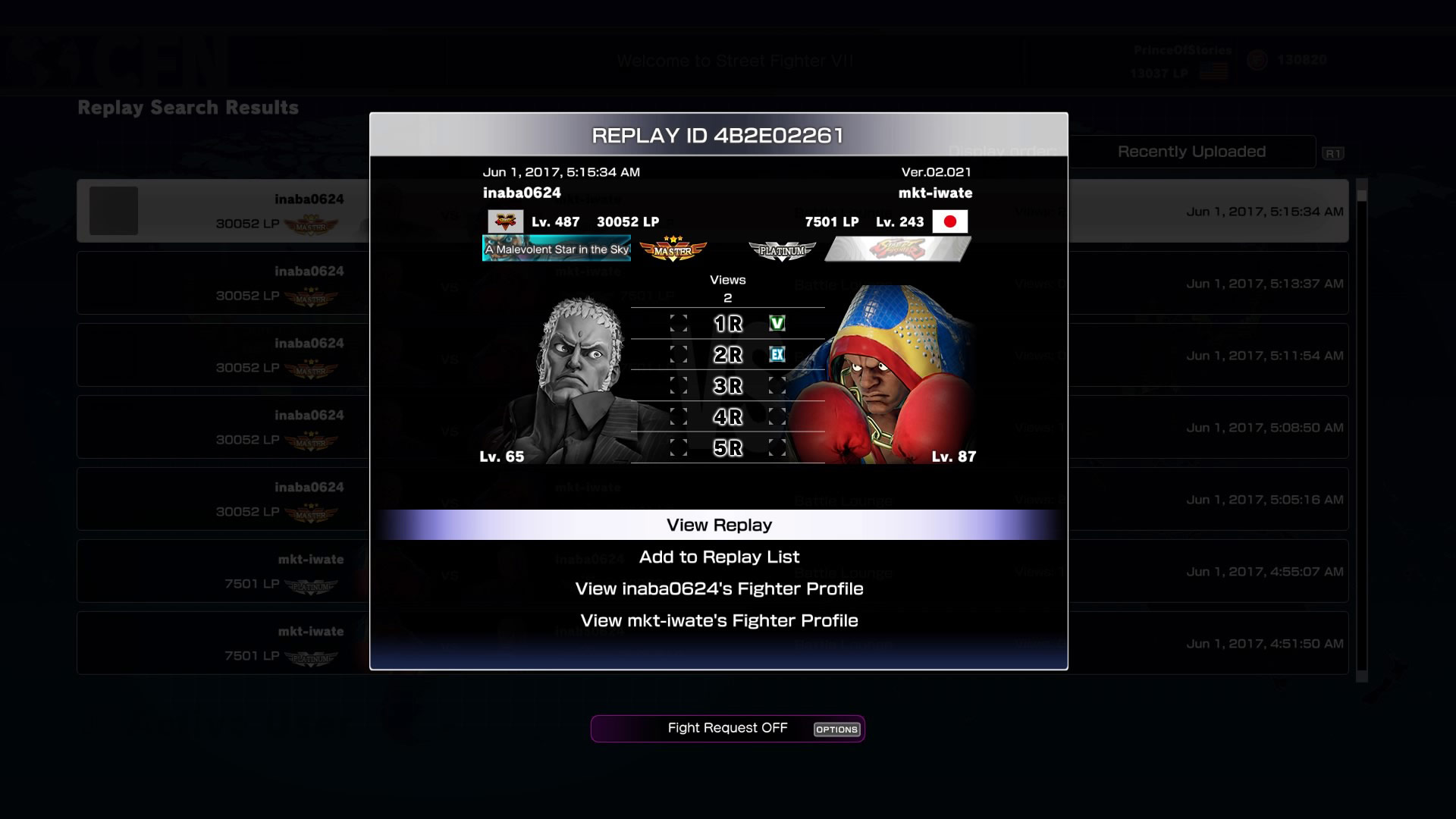Click the Fight Money icon near 130820
This screenshot has width=1456, height=819.
1257,59
